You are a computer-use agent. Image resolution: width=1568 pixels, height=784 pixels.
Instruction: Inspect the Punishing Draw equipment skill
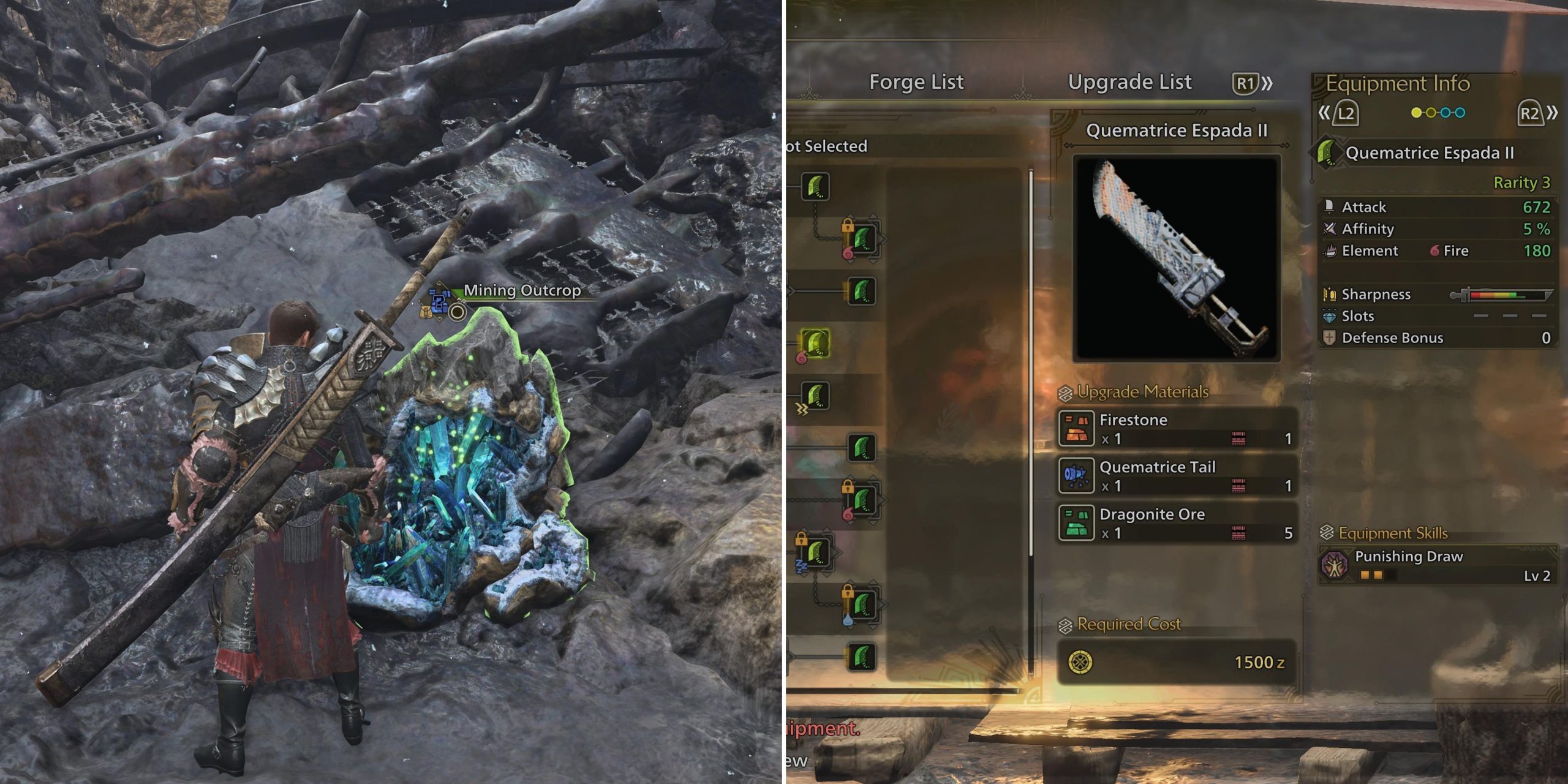1437,565
